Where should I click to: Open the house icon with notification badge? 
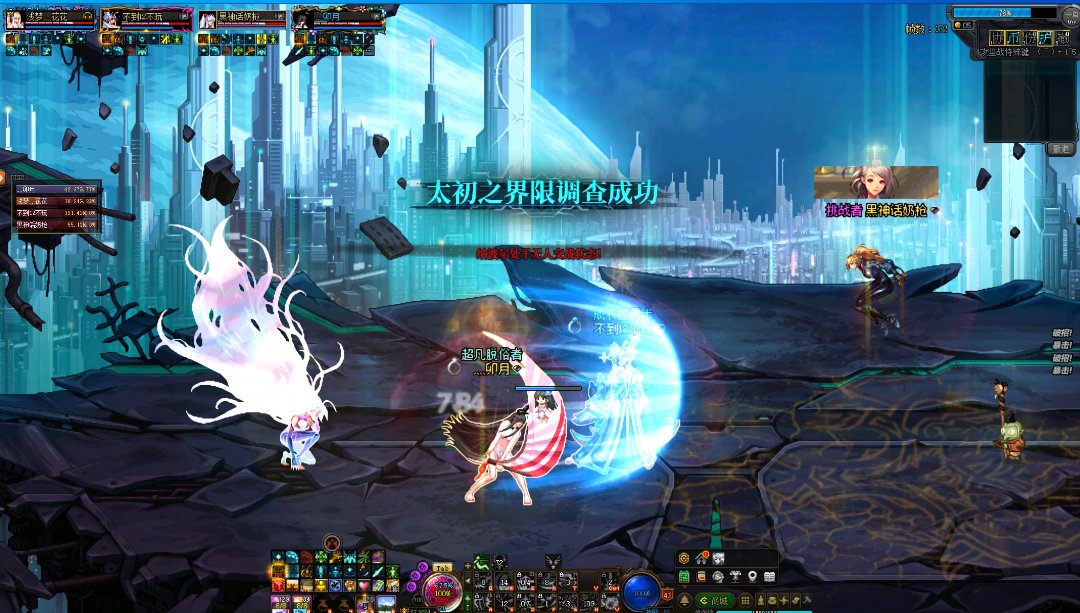point(701,558)
